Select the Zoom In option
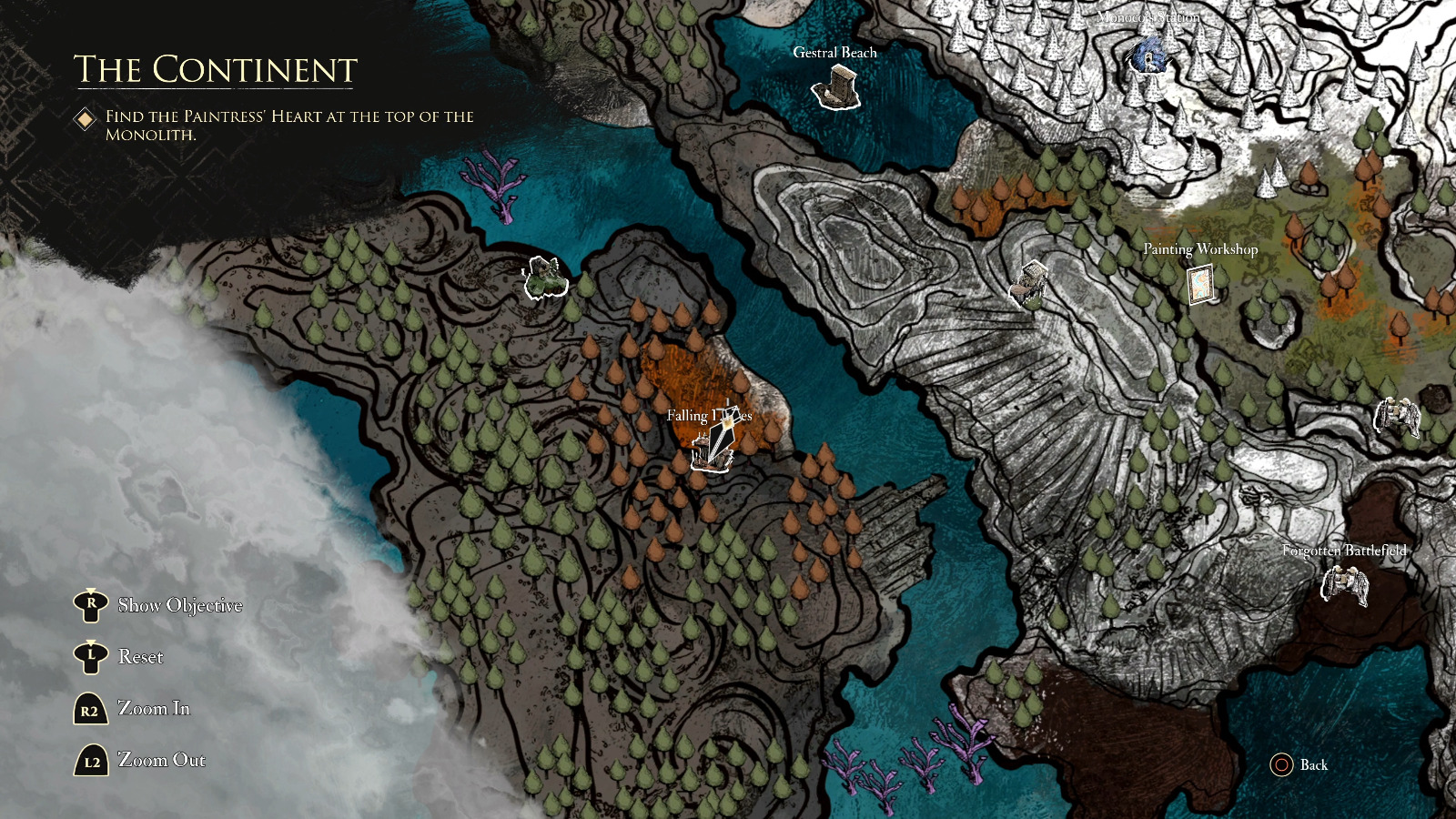This screenshot has width=1456, height=819. 155,709
